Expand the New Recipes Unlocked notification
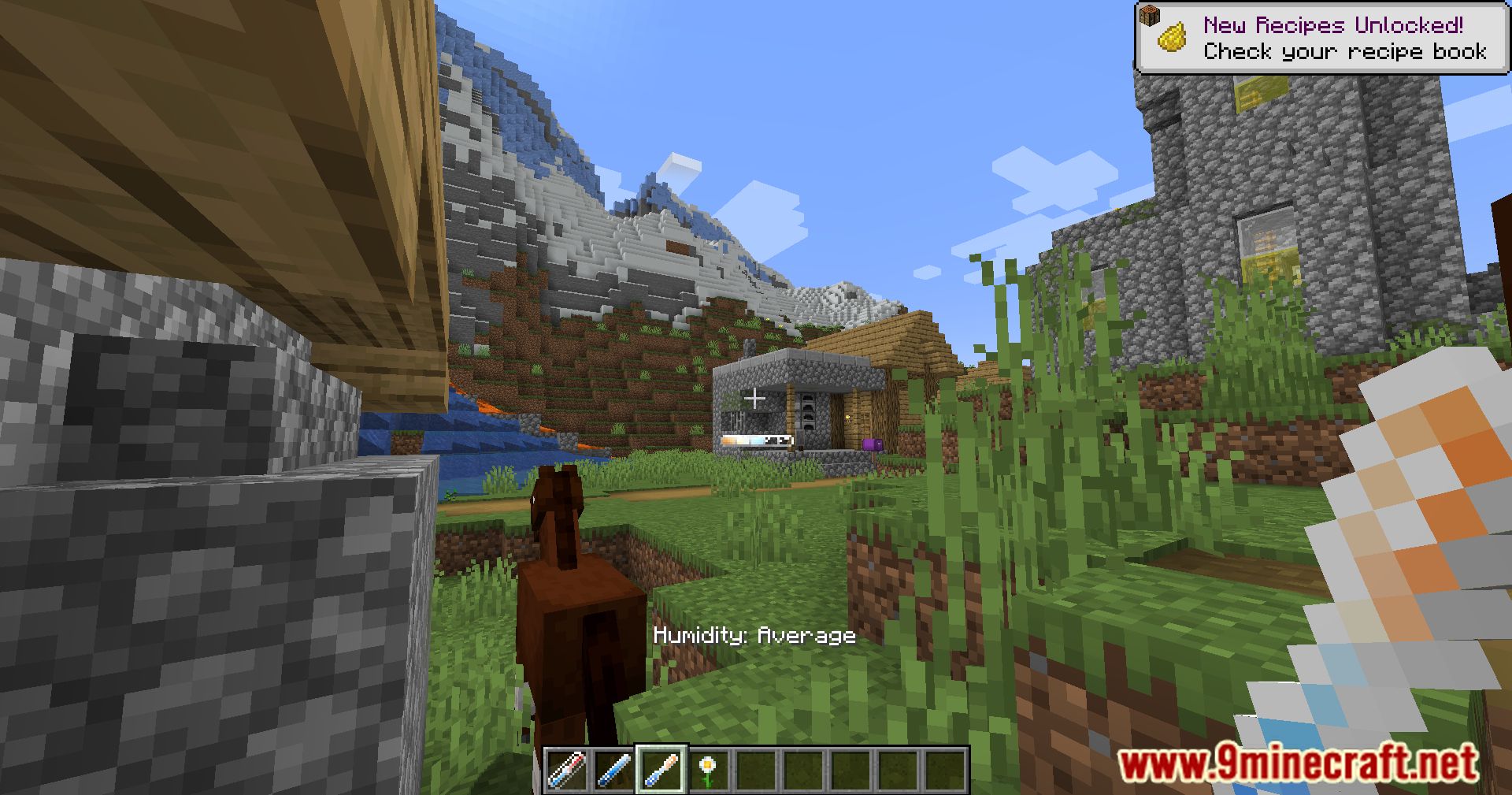Image resolution: width=1512 pixels, height=795 pixels. tap(1323, 35)
